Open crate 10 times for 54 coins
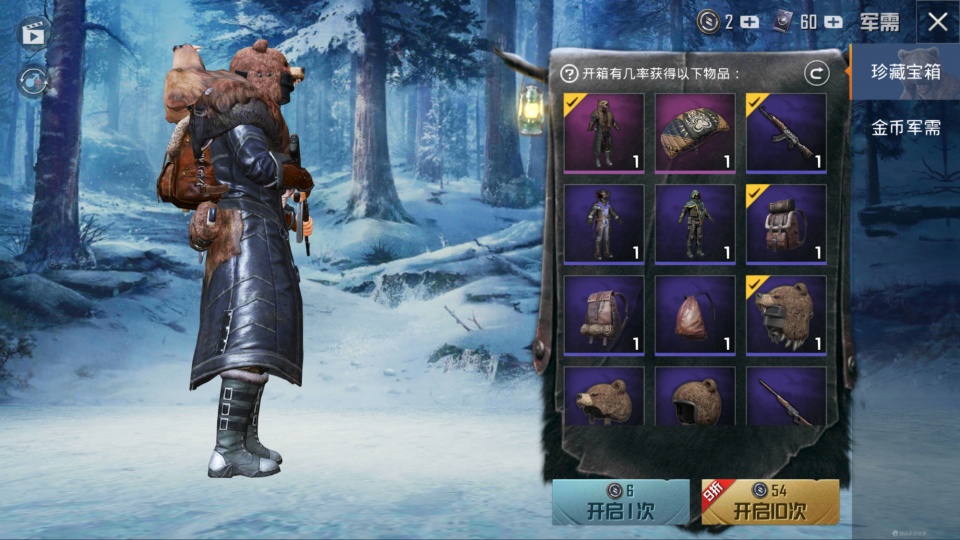 (x=770, y=502)
